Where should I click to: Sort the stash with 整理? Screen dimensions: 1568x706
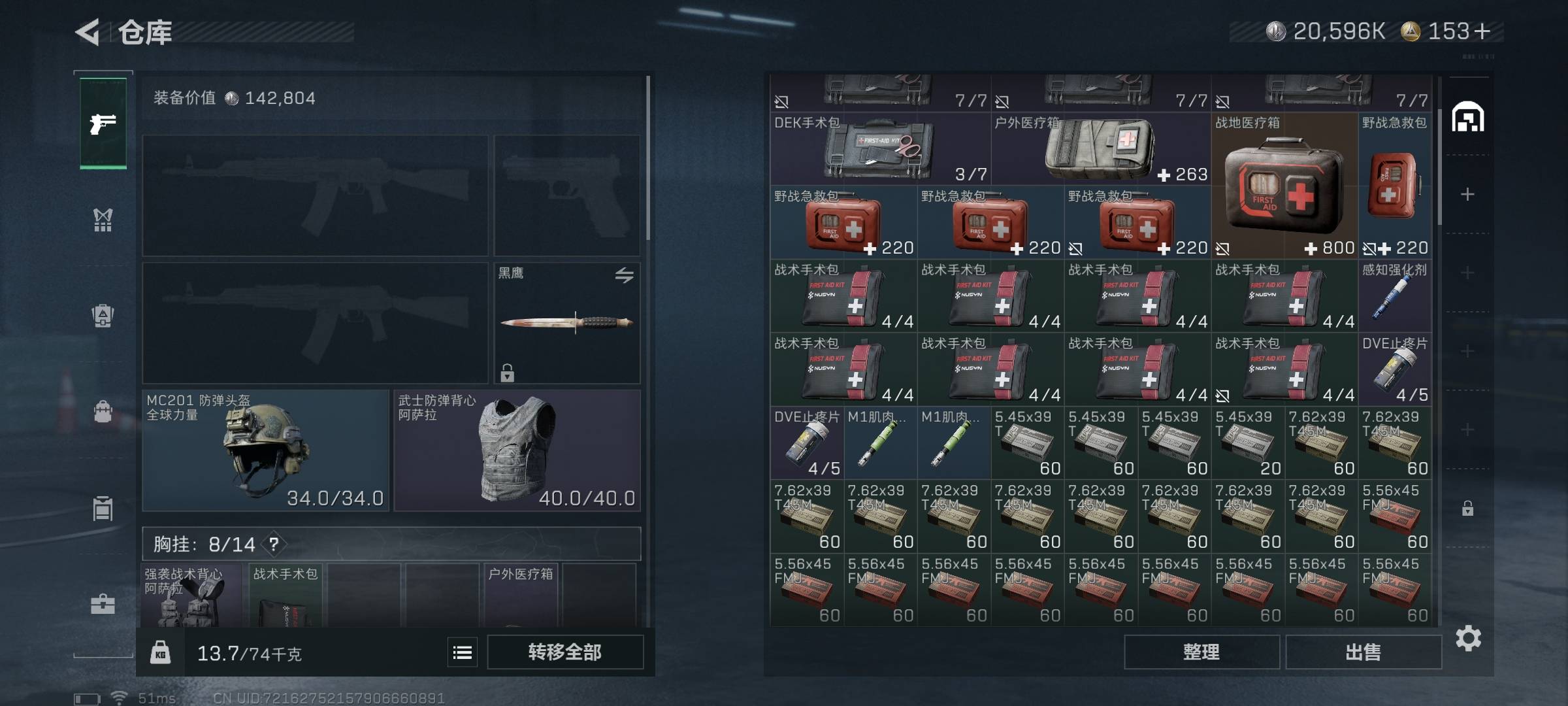pyautogui.click(x=1201, y=652)
